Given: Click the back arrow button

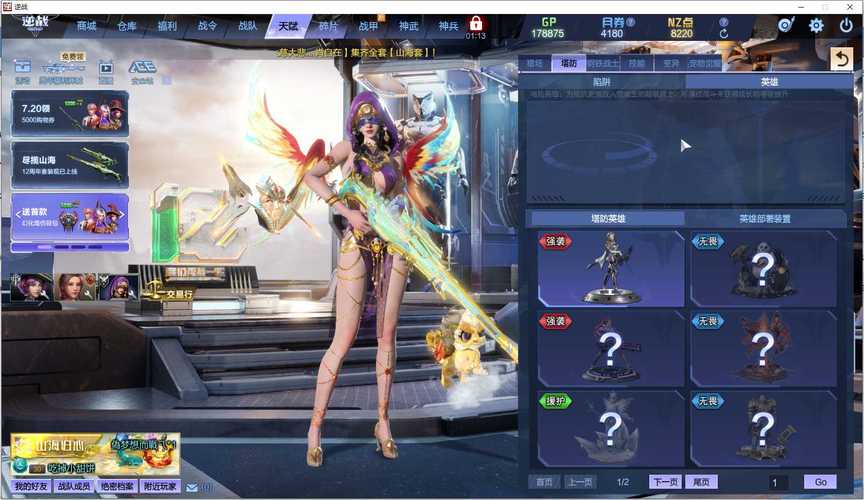Looking at the screenshot, I should pos(841,59).
